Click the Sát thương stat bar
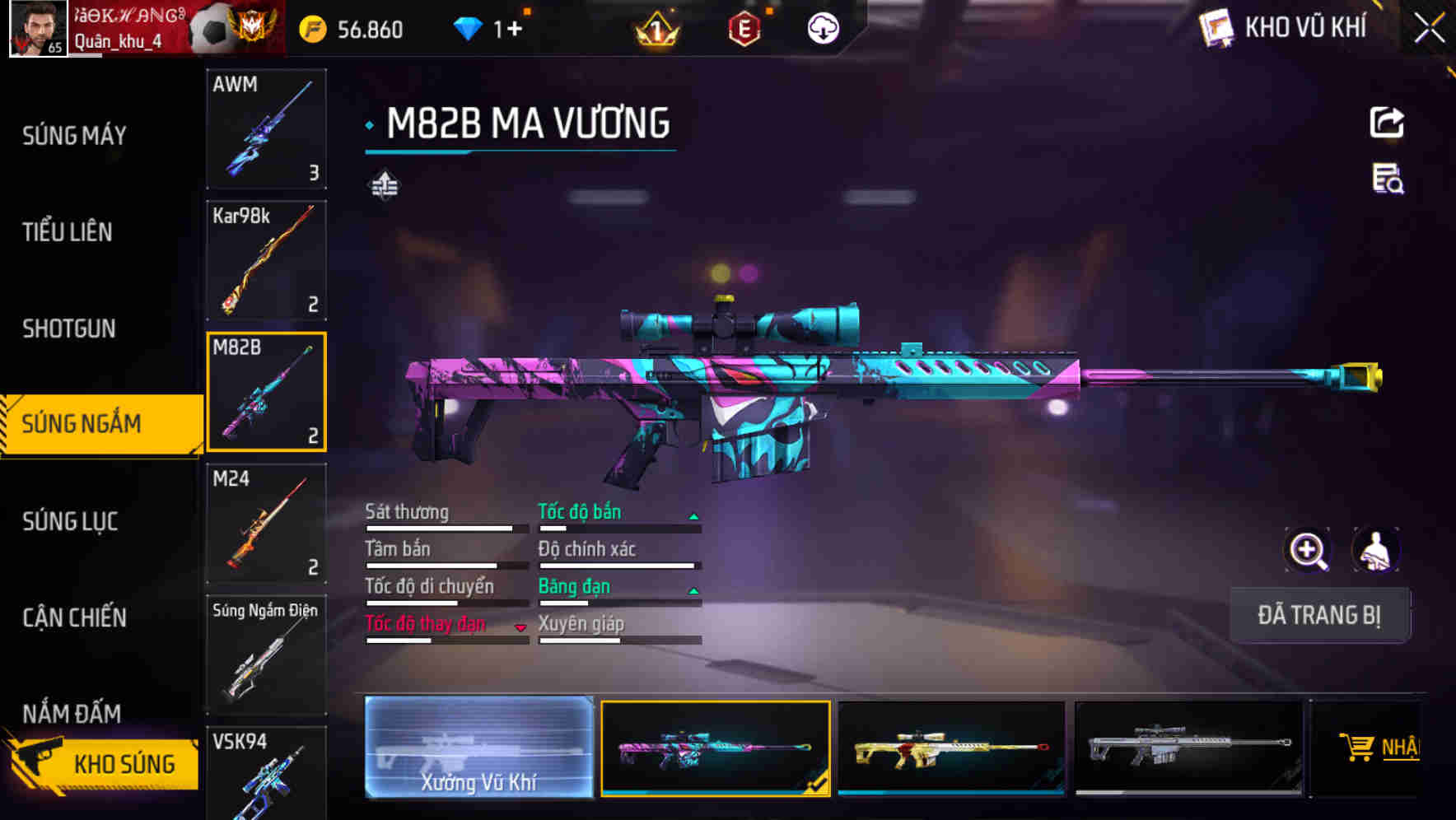This screenshot has width=1456, height=820. click(445, 529)
